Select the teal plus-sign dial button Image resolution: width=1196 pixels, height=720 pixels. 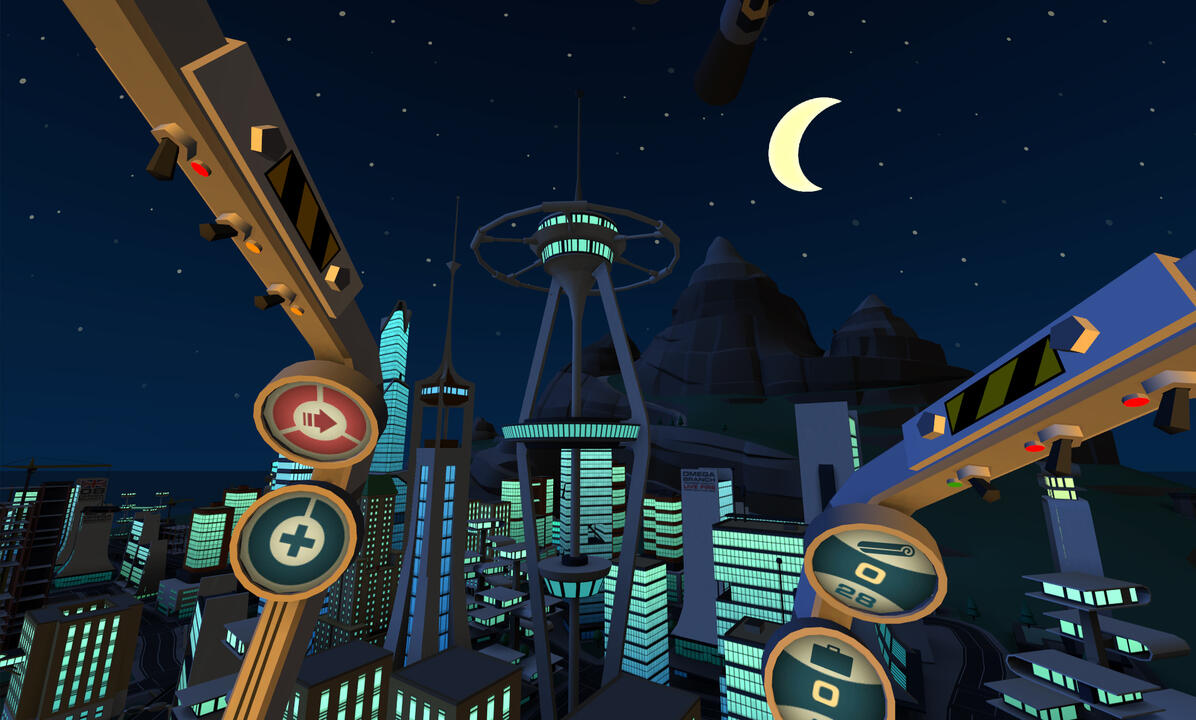295,541
